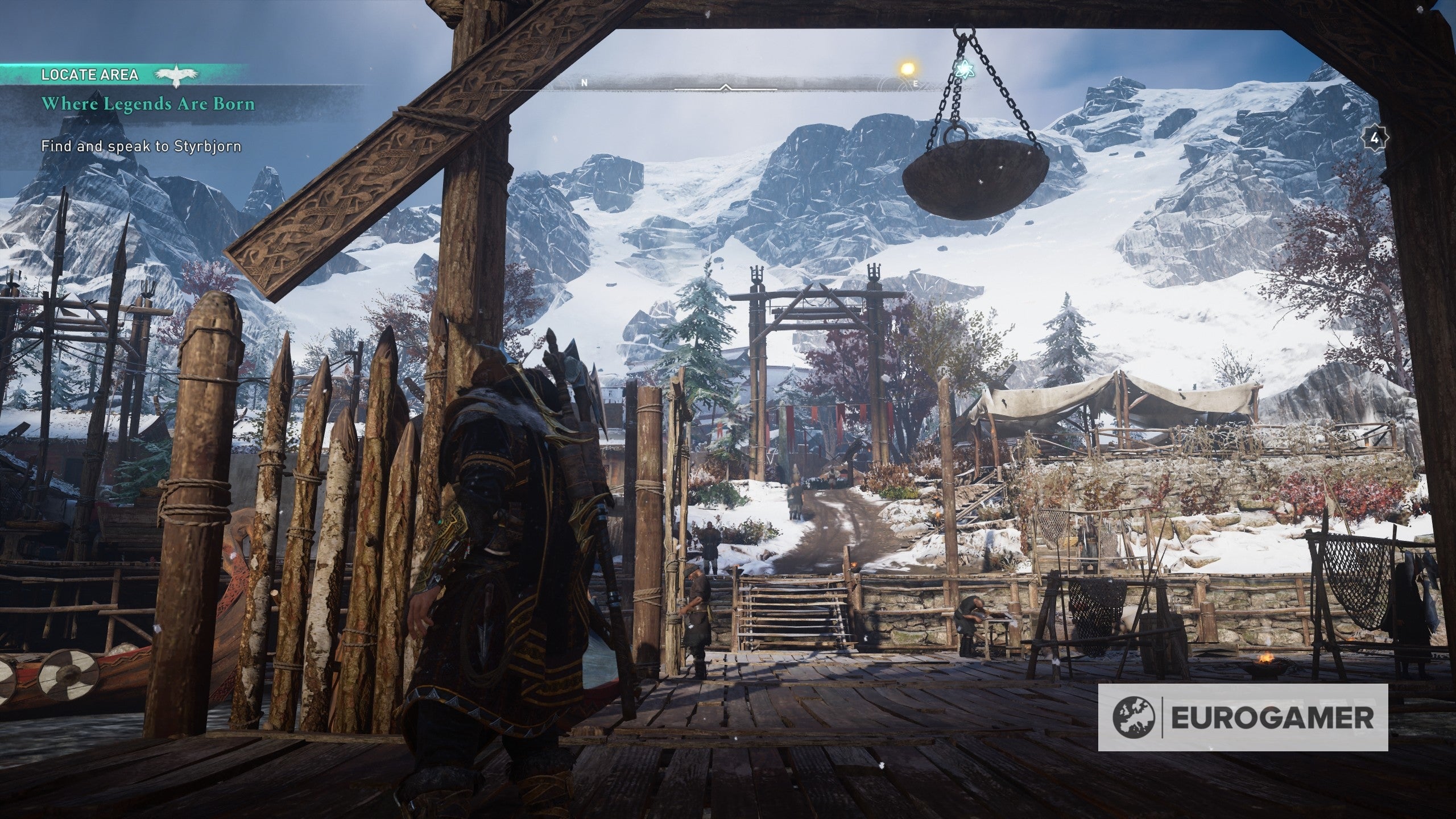Click the E compass direction letter
The height and width of the screenshot is (819, 1456).
(x=916, y=82)
